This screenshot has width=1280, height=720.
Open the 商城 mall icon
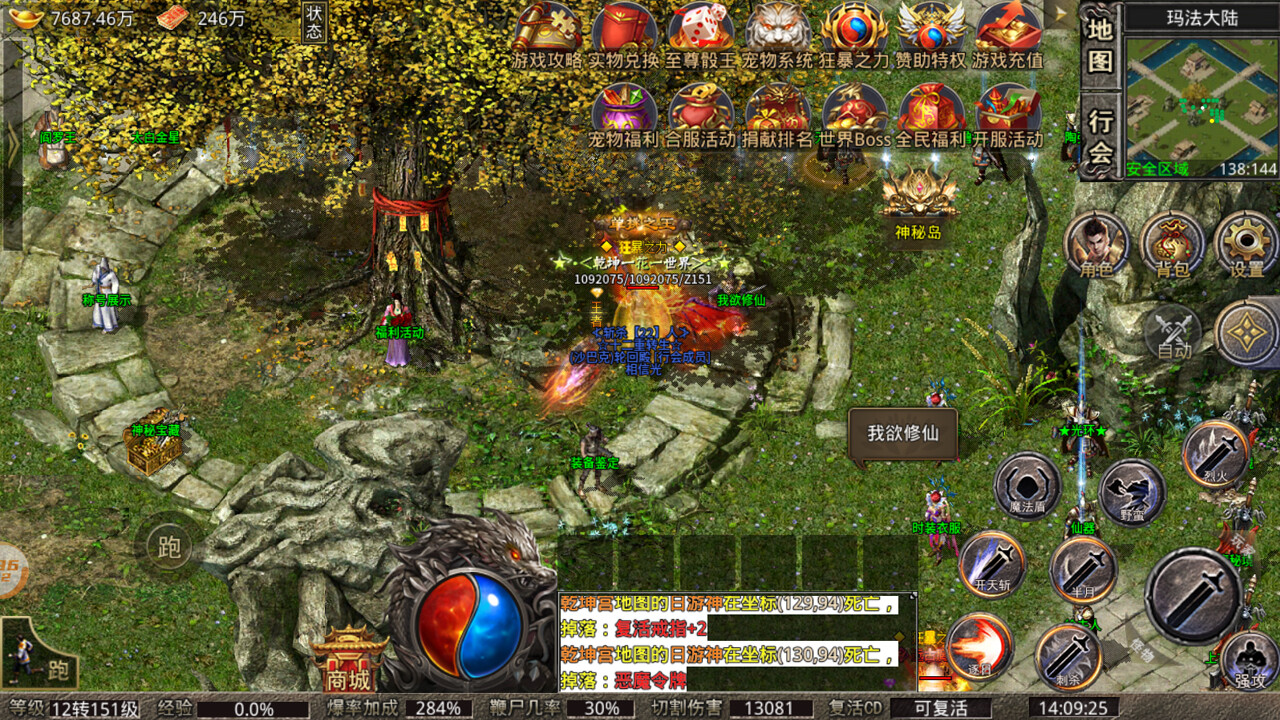[346, 660]
